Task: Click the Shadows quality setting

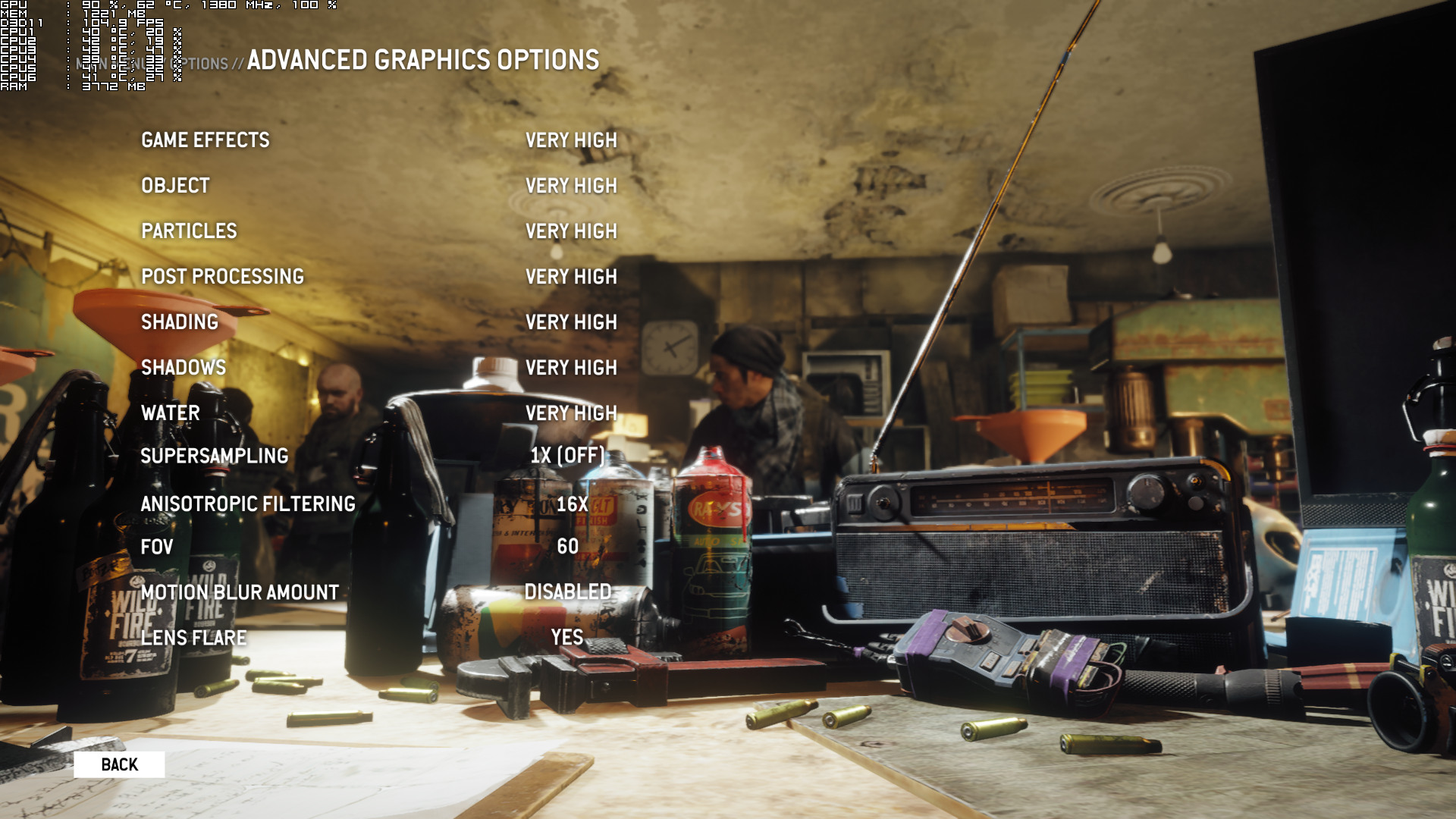Action: [184, 368]
